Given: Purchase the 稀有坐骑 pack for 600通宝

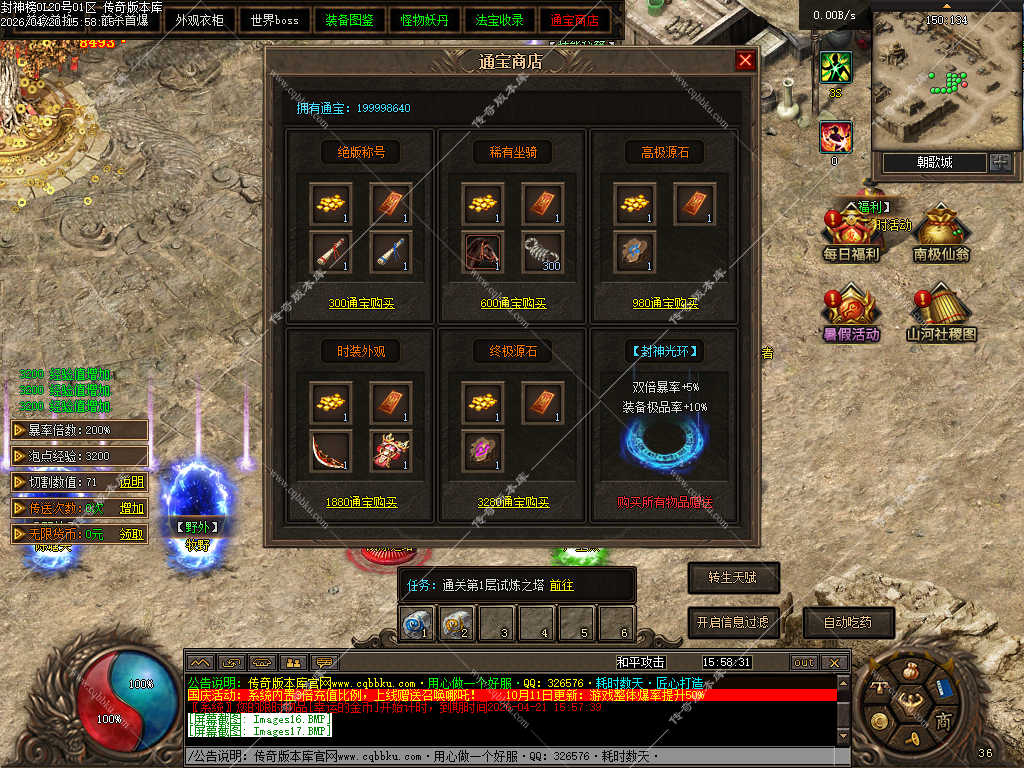Looking at the screenshot, I should (x=513, y=304).
